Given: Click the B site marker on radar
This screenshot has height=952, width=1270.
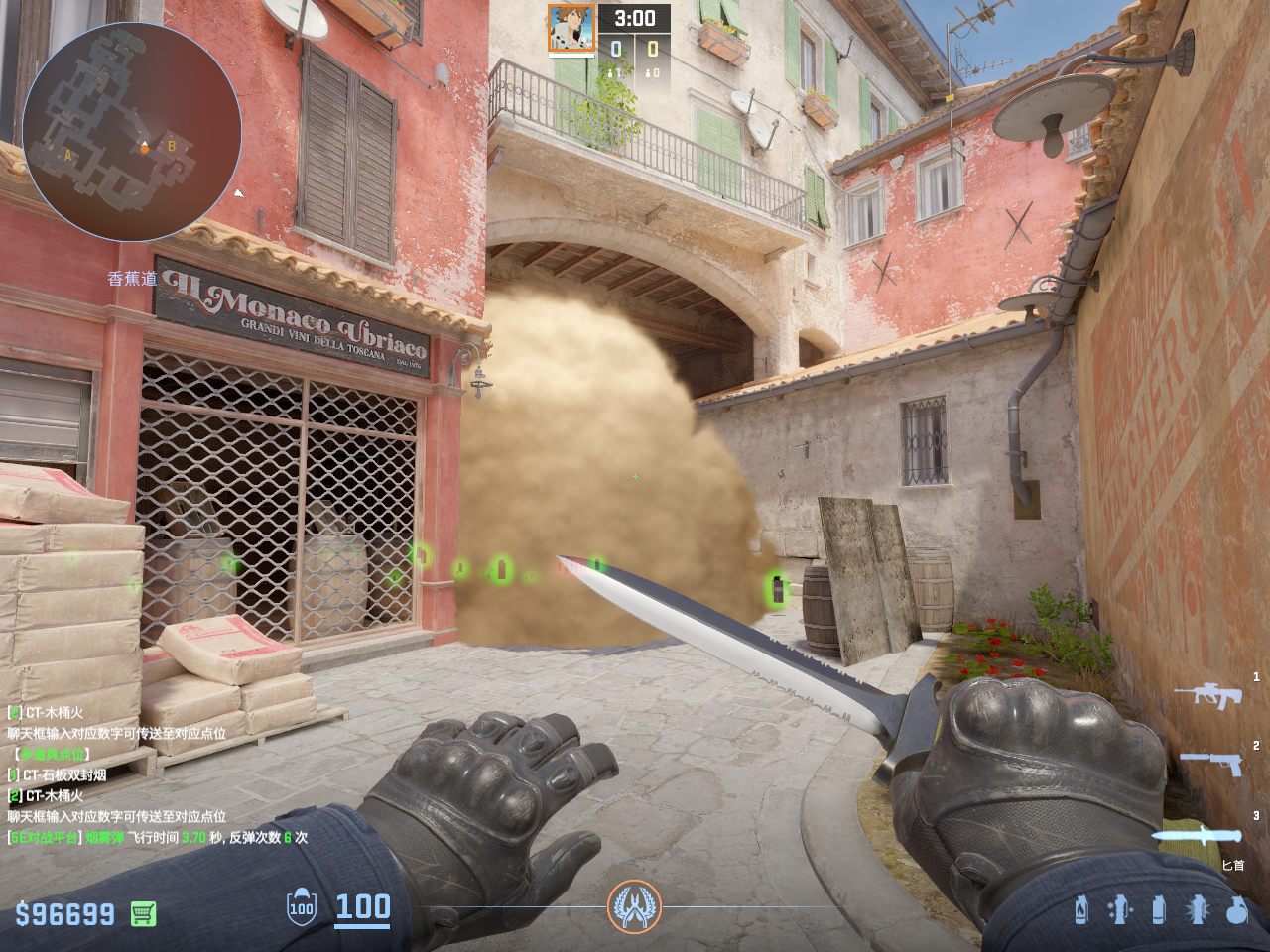Looking at the screenshot, I should click(x=172, y=146).
